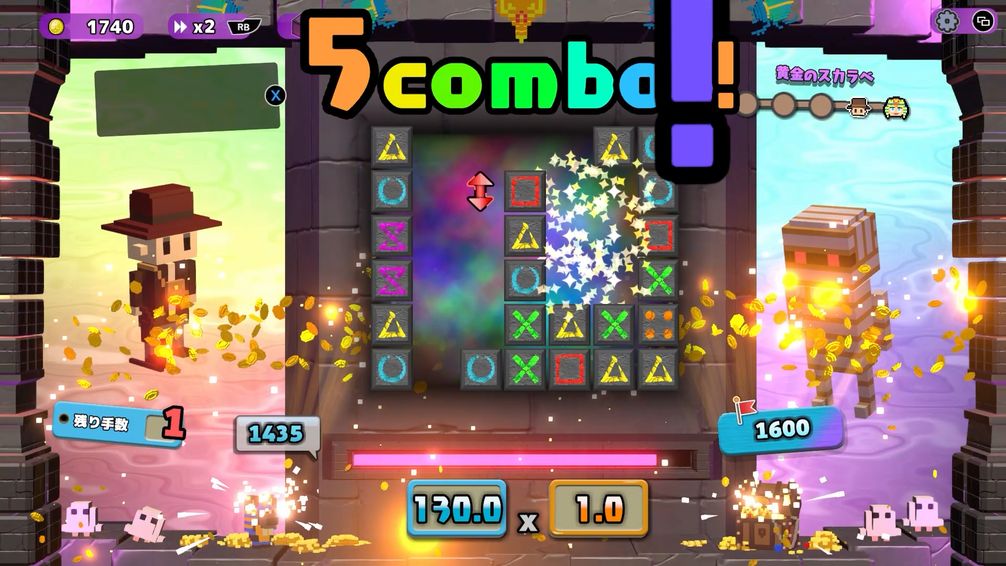Click the red up-down swap arrow

480,191
